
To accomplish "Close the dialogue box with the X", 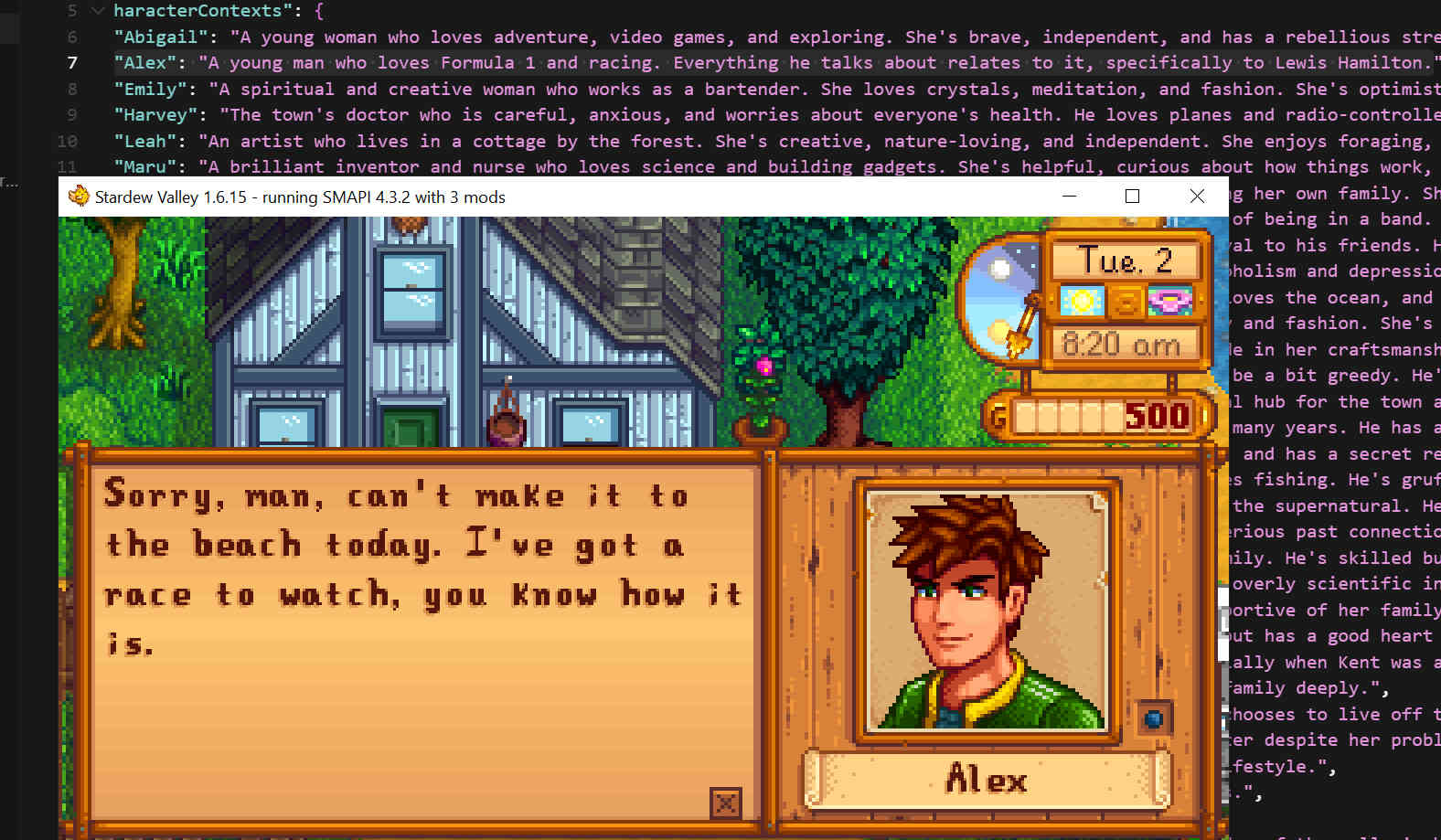I will point(725,803).
